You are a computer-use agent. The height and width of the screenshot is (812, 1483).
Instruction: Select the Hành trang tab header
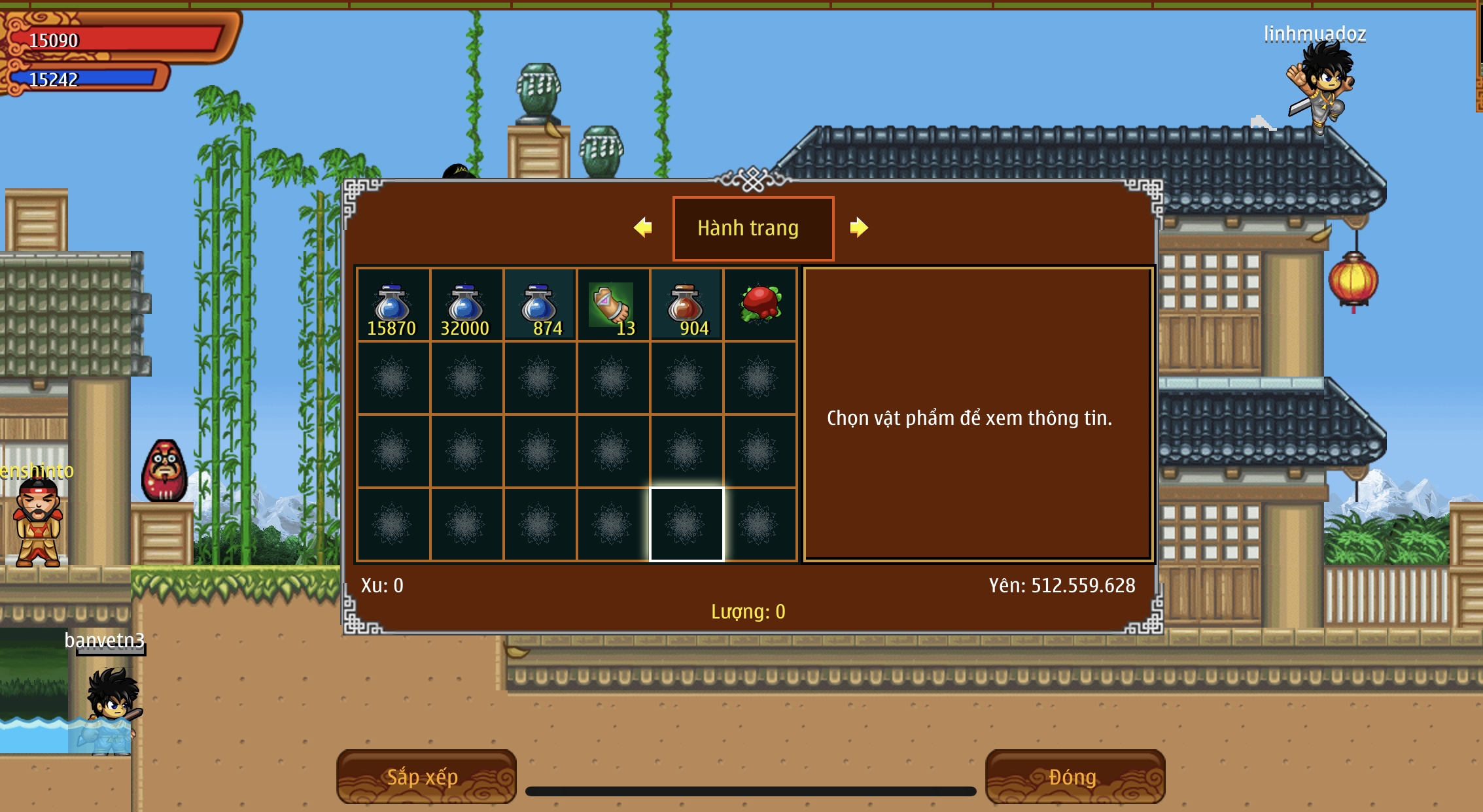coord(752,228)
